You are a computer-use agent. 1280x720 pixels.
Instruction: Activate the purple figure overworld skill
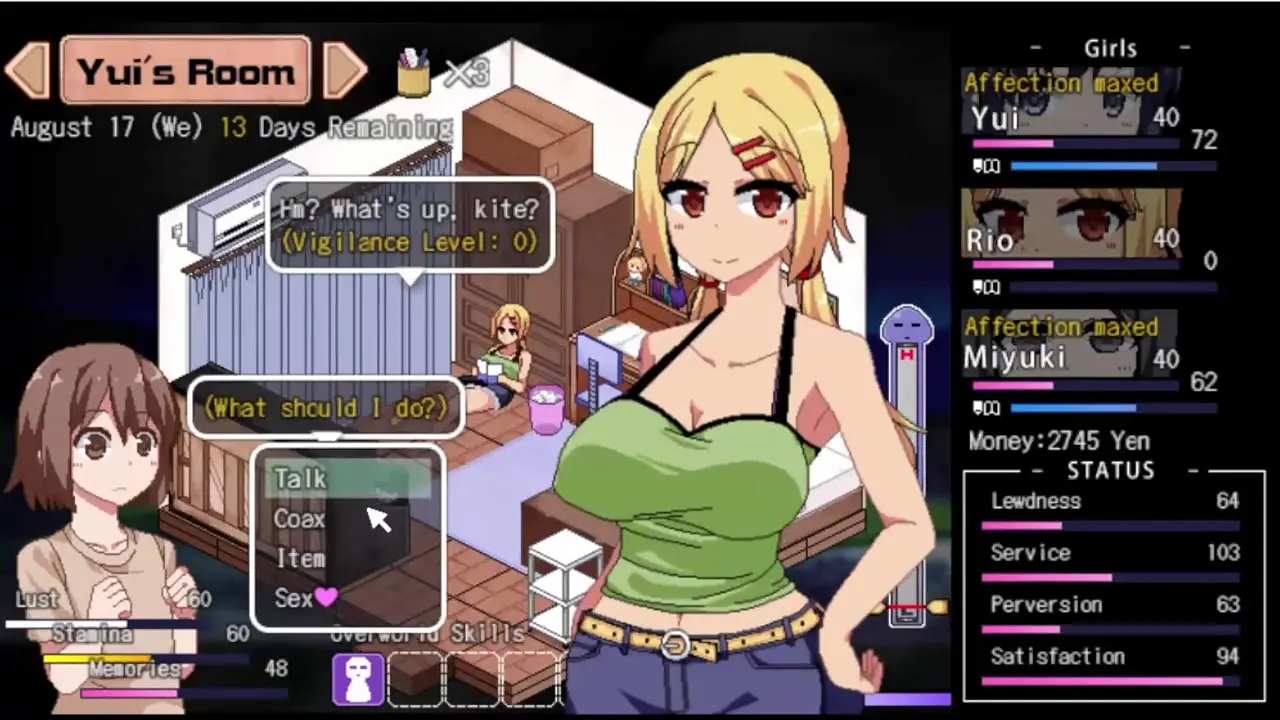tap(358, 679)
